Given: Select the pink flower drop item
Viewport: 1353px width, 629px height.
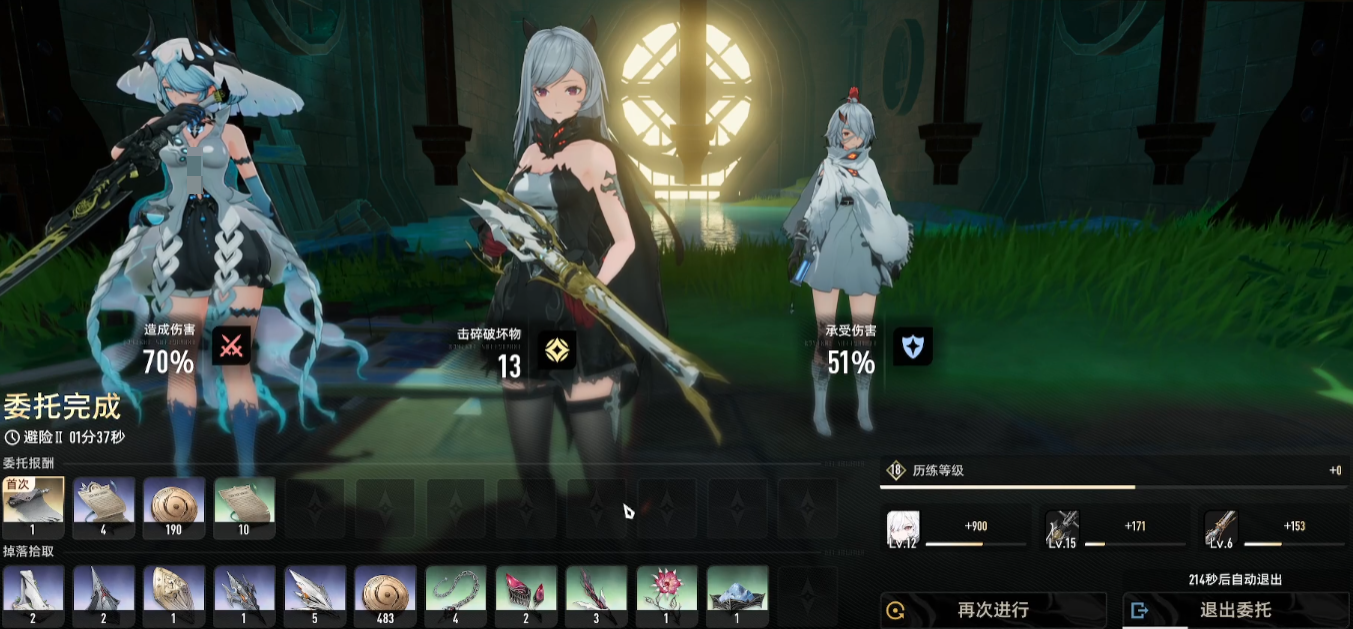Looking at the screenshot, I should tap(667, 595).
